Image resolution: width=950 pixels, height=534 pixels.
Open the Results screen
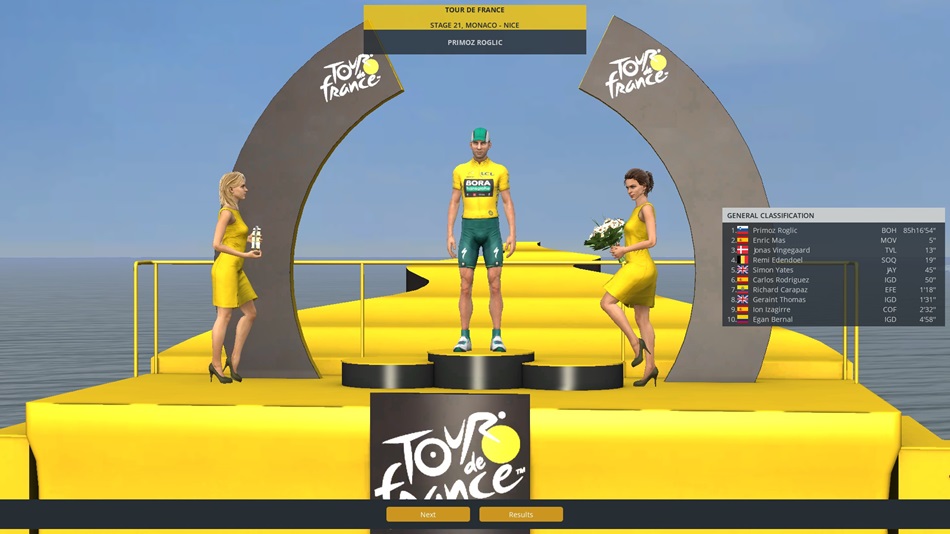[521, 514]
